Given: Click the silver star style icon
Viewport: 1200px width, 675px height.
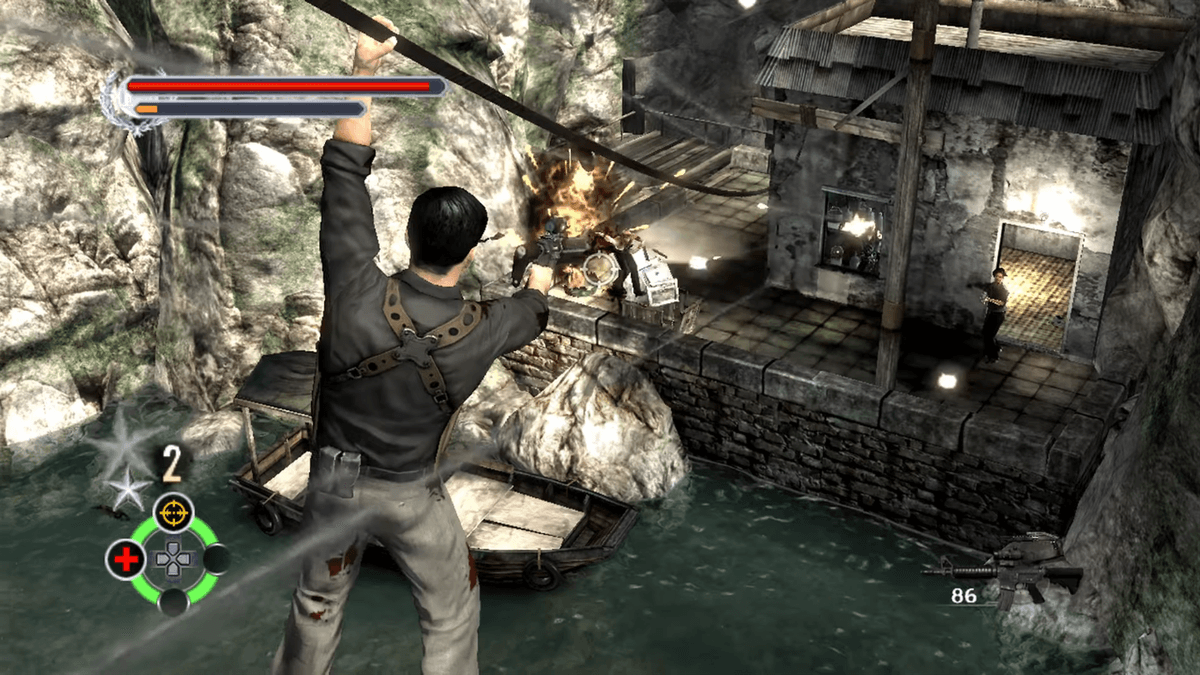Looking at the screenshot, I should (127, 487).
